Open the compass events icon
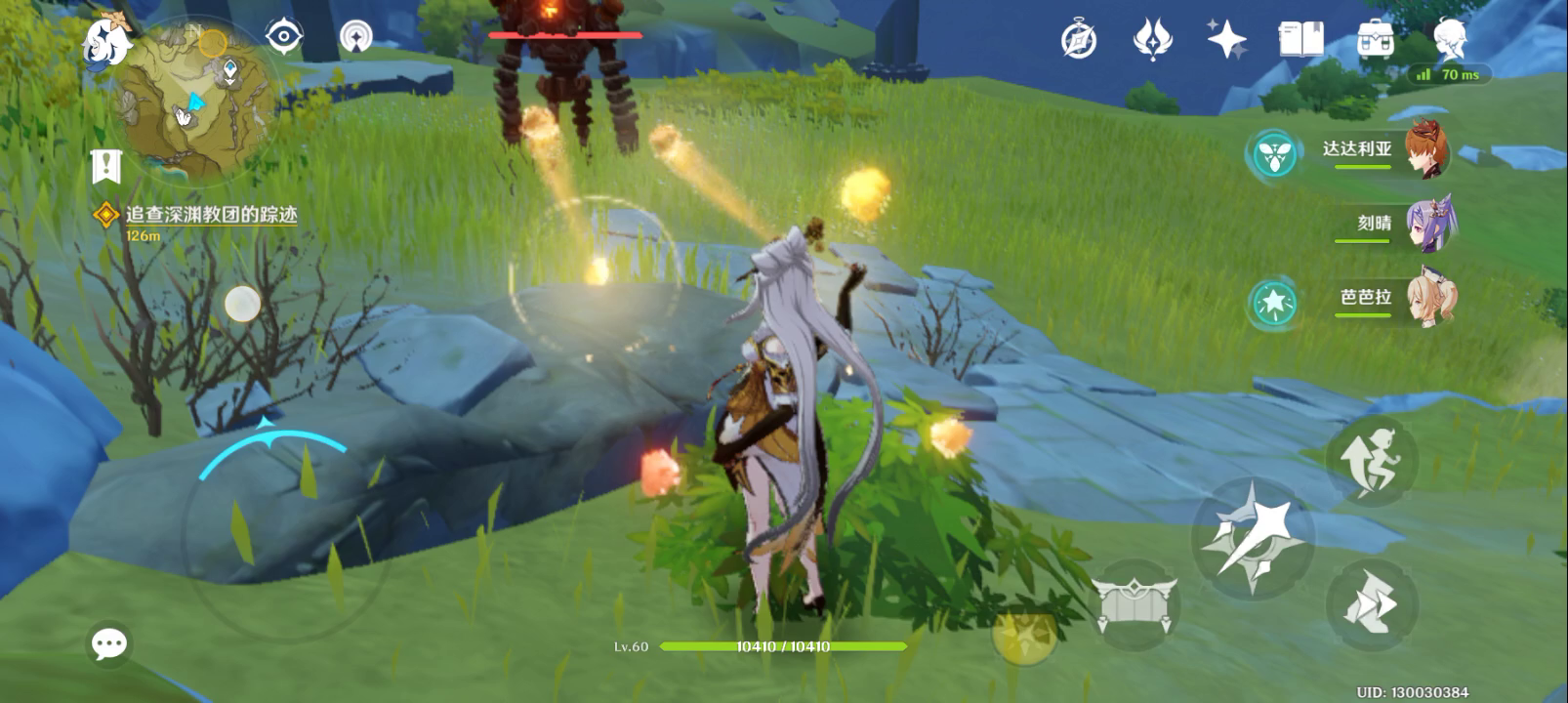Image resolution: width=1568 pixels, height=703 pixels. pos(1079,40)
